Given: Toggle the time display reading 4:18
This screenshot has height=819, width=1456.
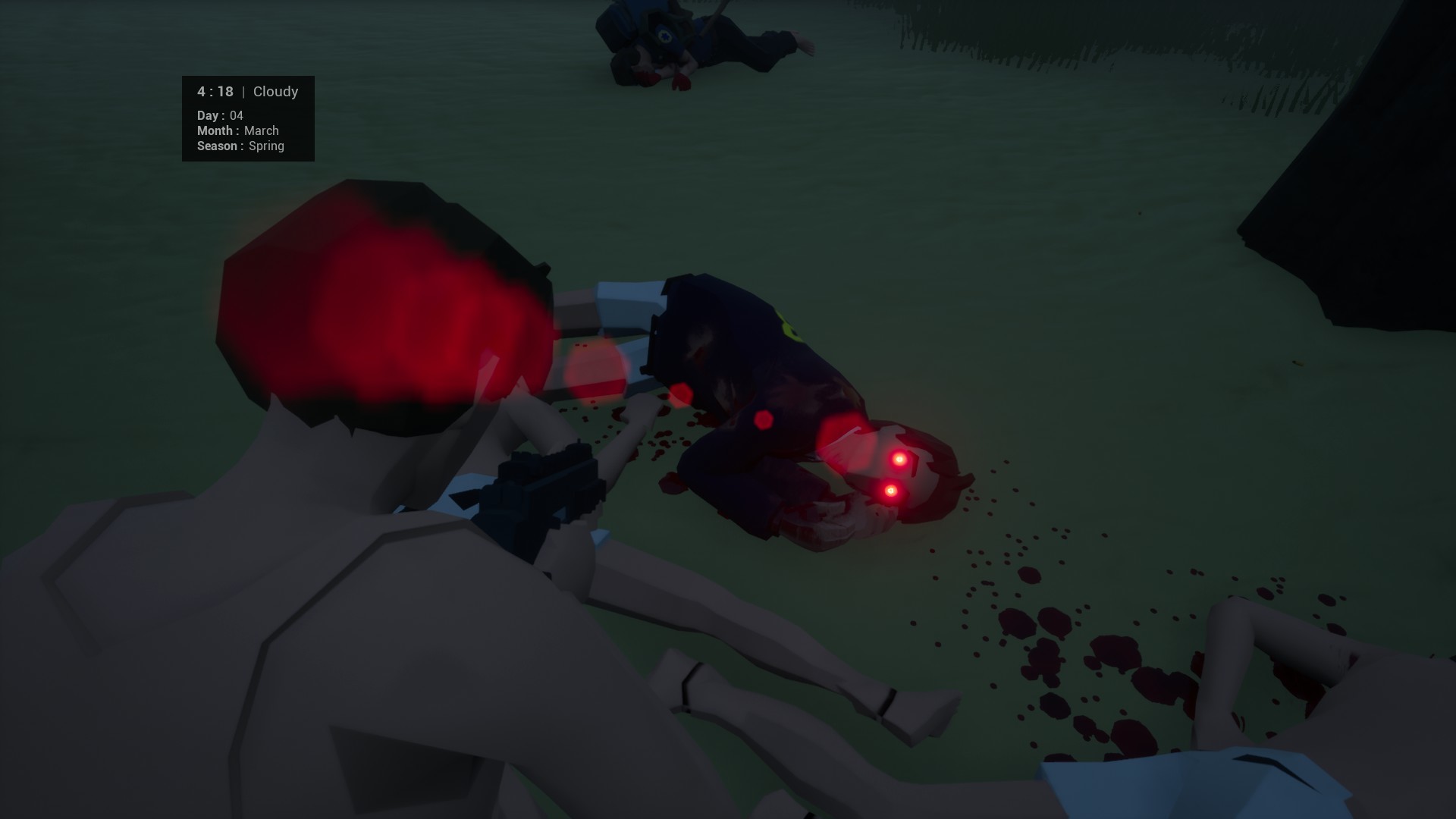Looking at the screenshot, I should click(x=214, y=91).
